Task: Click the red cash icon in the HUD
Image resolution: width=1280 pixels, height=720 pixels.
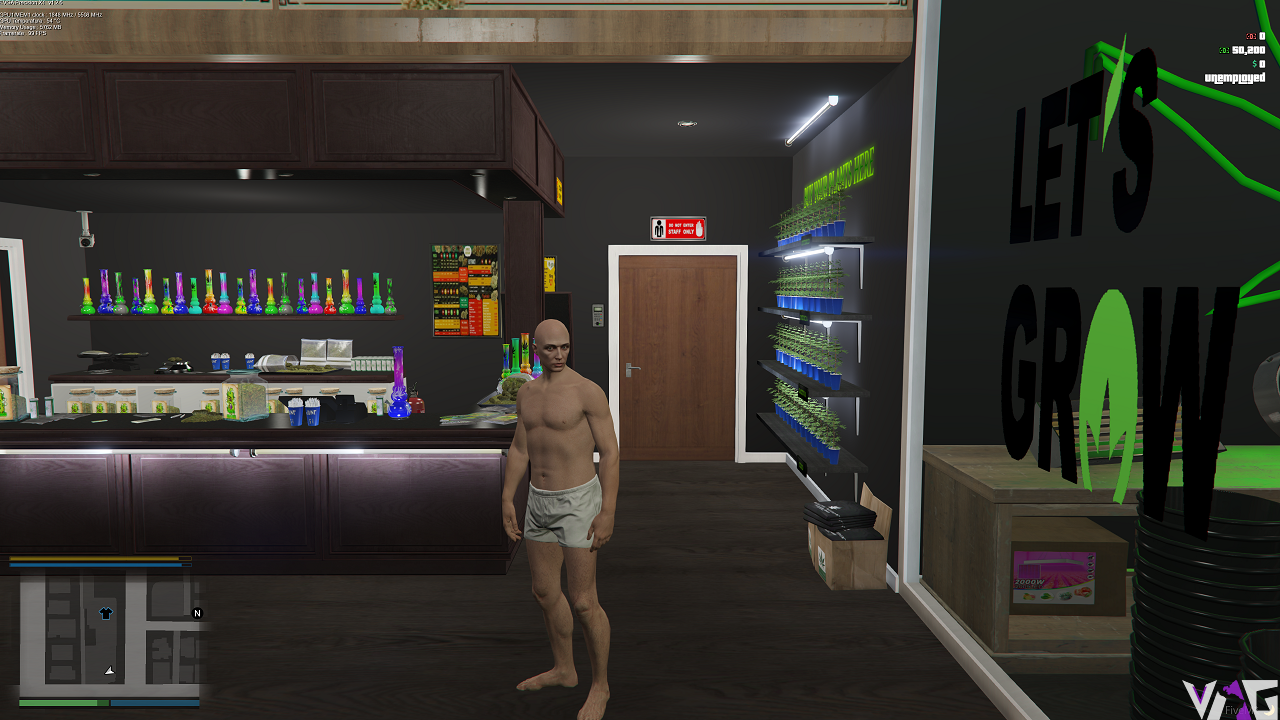Action: pyautogui.click(x=1251, y=36)
